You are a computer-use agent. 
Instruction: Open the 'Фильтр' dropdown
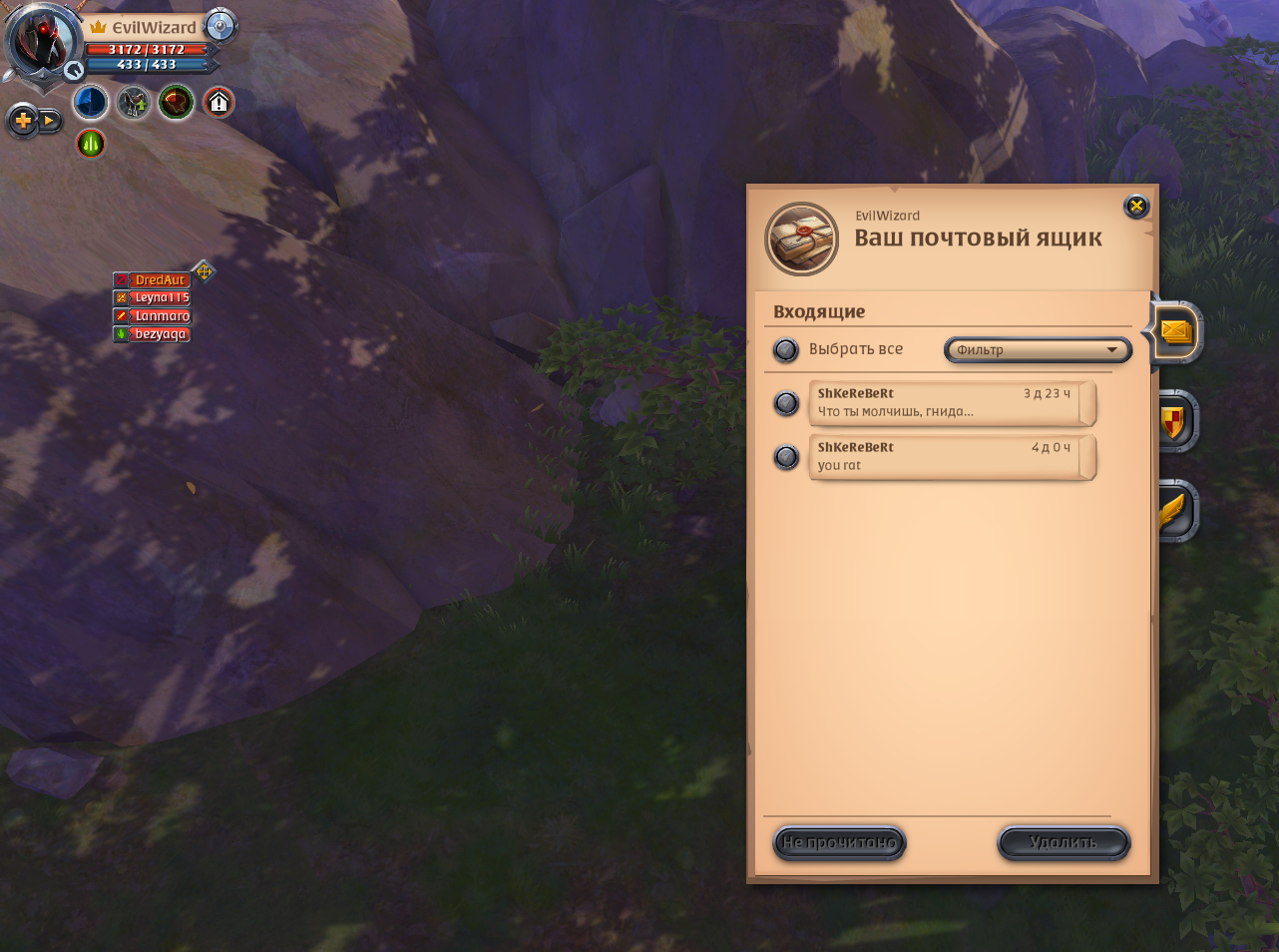[1038, 350]
